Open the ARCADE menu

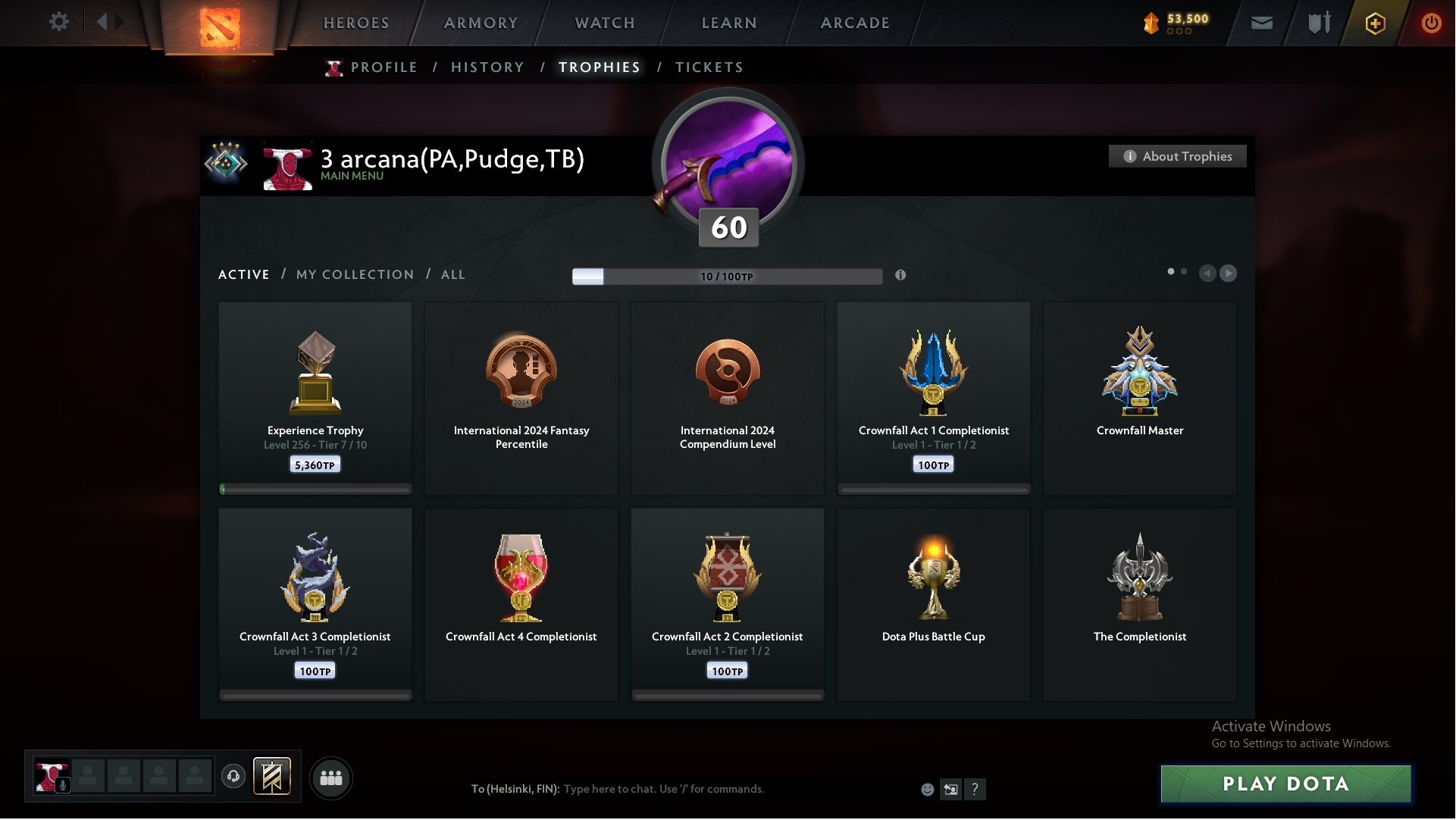click(x=853, y=23)
